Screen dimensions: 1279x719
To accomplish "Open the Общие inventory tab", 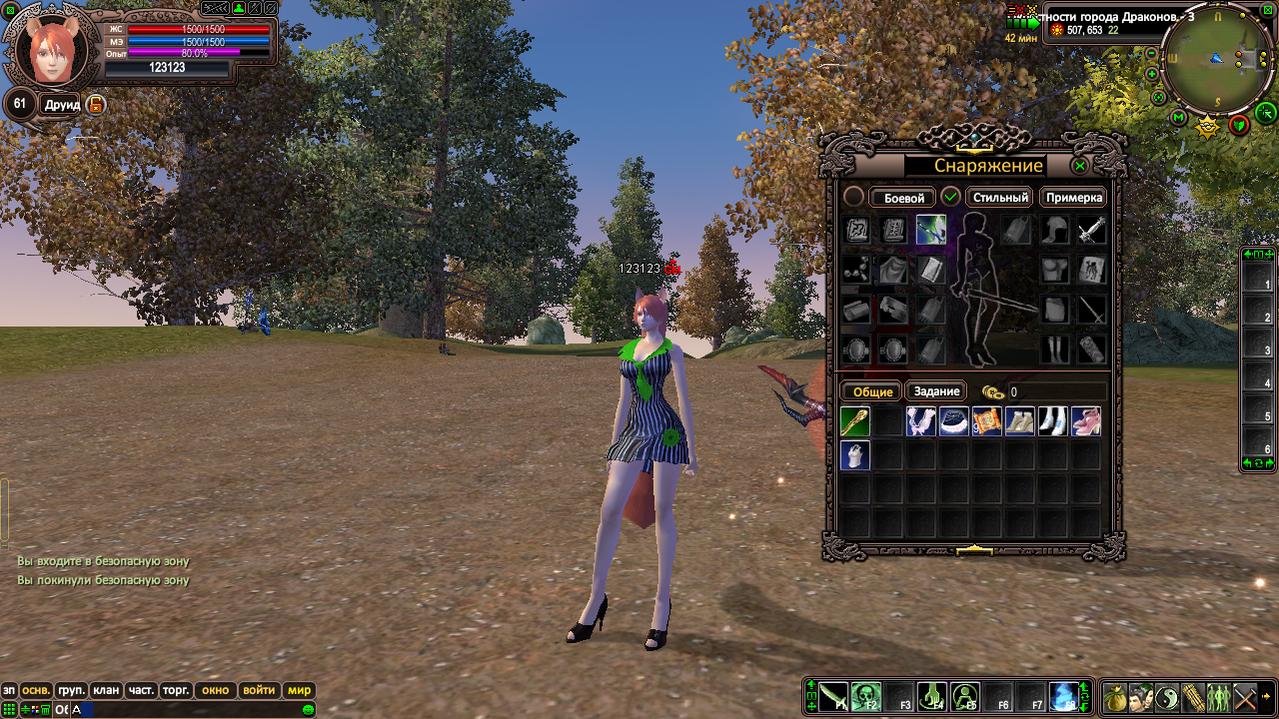I will click(x=872, y=392).
